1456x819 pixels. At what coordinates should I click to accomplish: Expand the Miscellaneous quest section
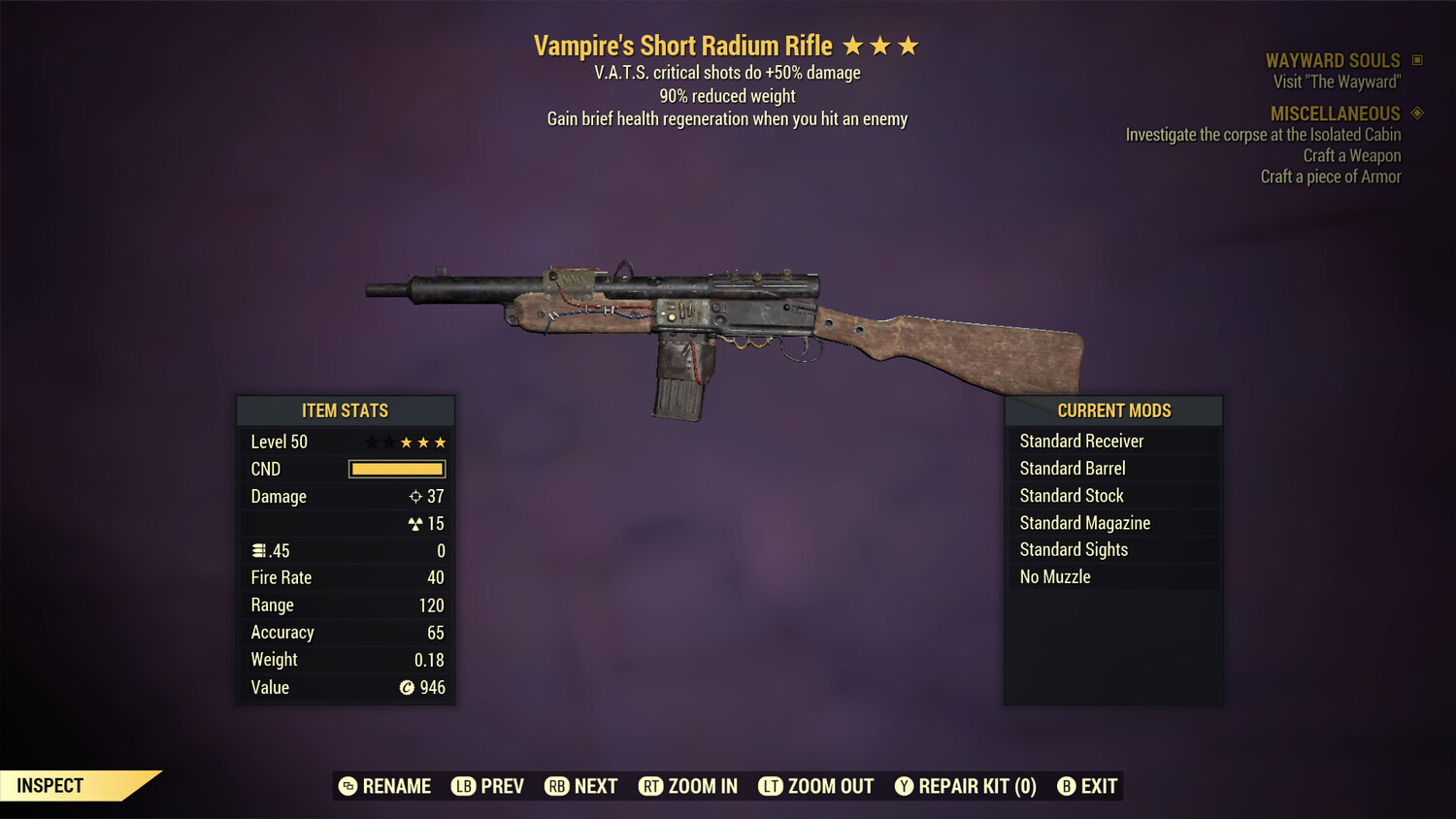1333,114
